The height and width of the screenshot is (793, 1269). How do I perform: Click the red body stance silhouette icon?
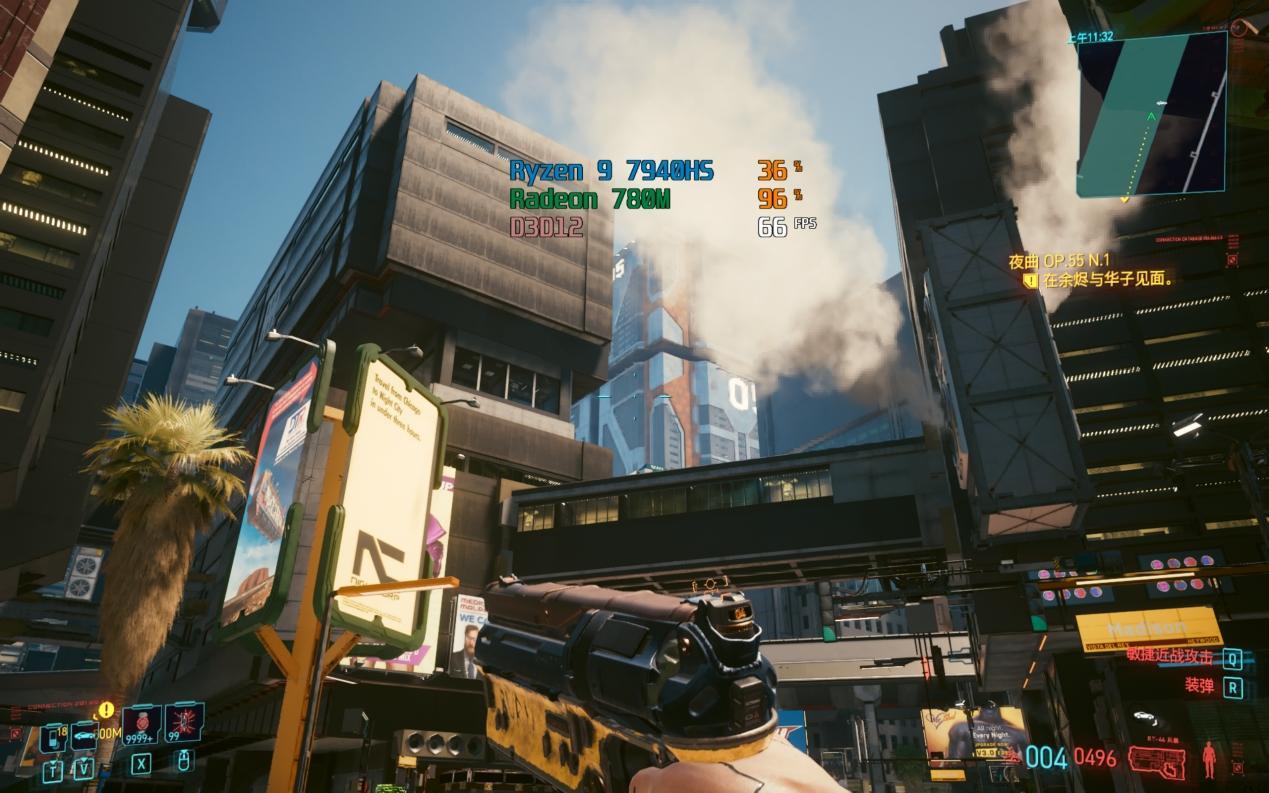pos(1209,759)
